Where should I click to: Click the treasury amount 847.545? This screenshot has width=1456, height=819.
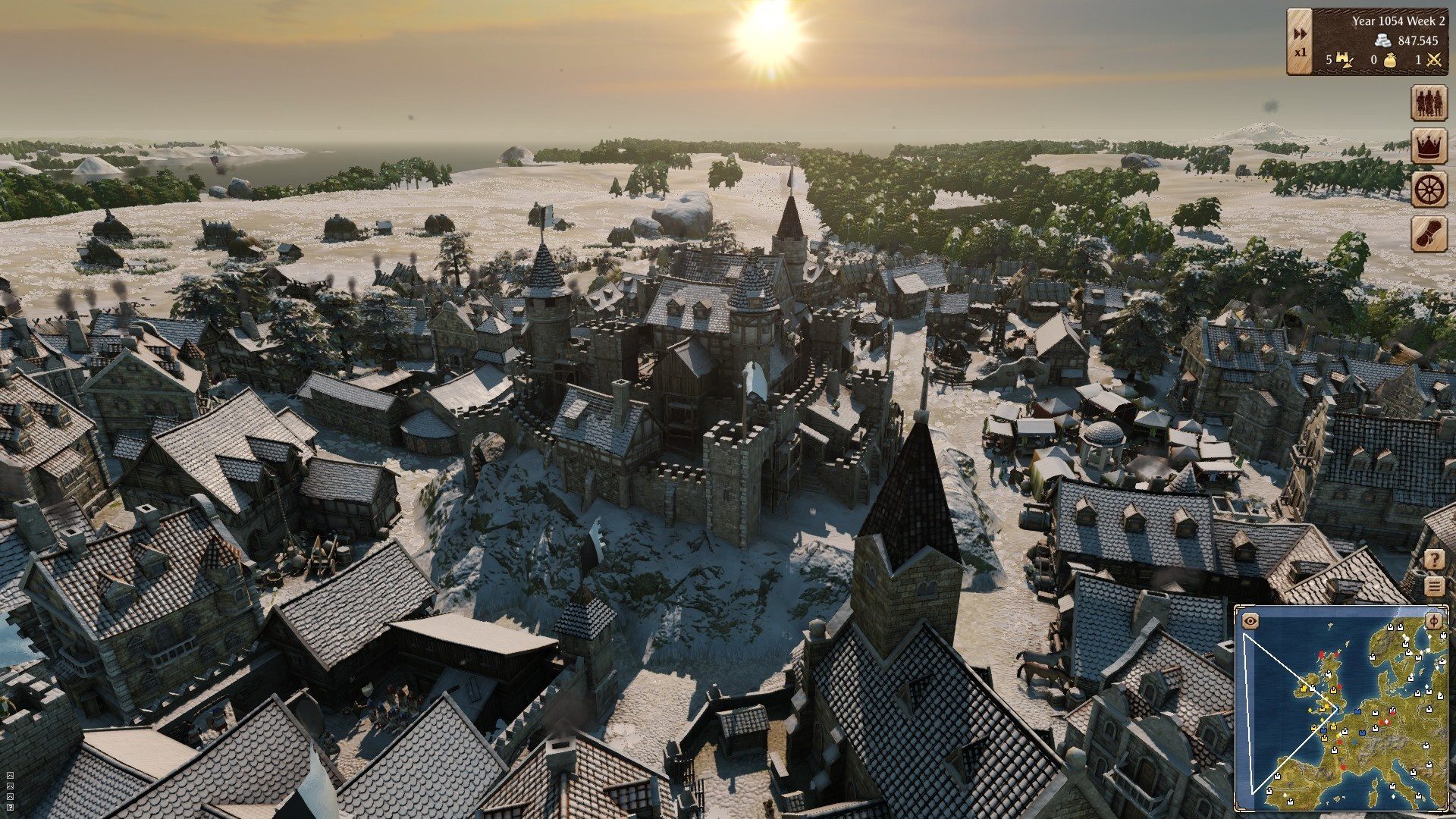(1417, 39)
